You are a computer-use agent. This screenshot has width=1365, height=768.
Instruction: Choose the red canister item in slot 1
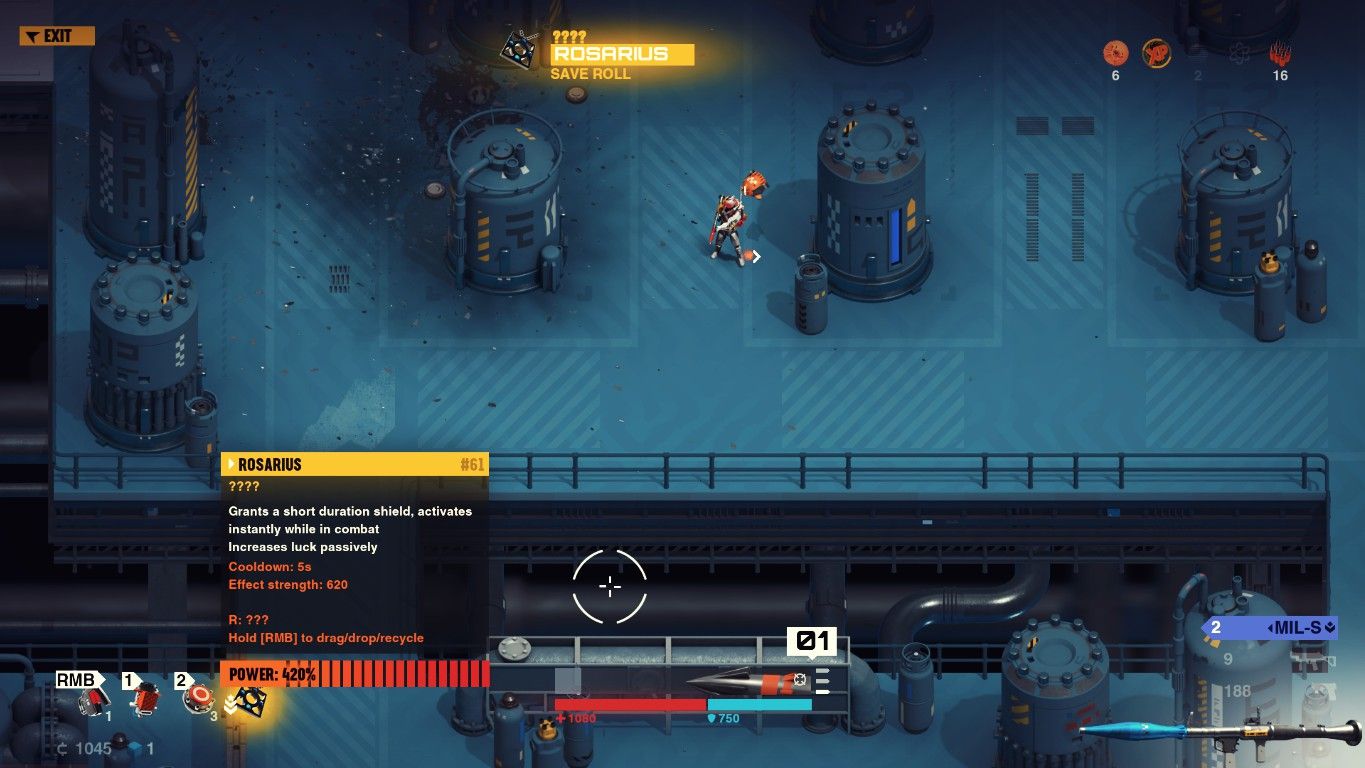(148, 698)
